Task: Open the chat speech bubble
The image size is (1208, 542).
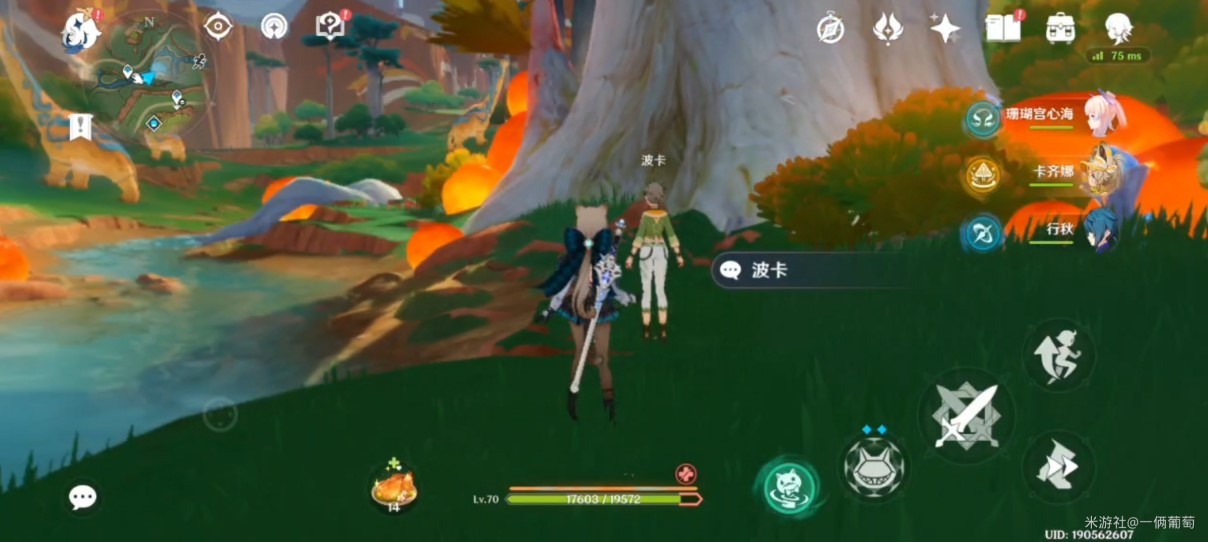Action: 83,496
